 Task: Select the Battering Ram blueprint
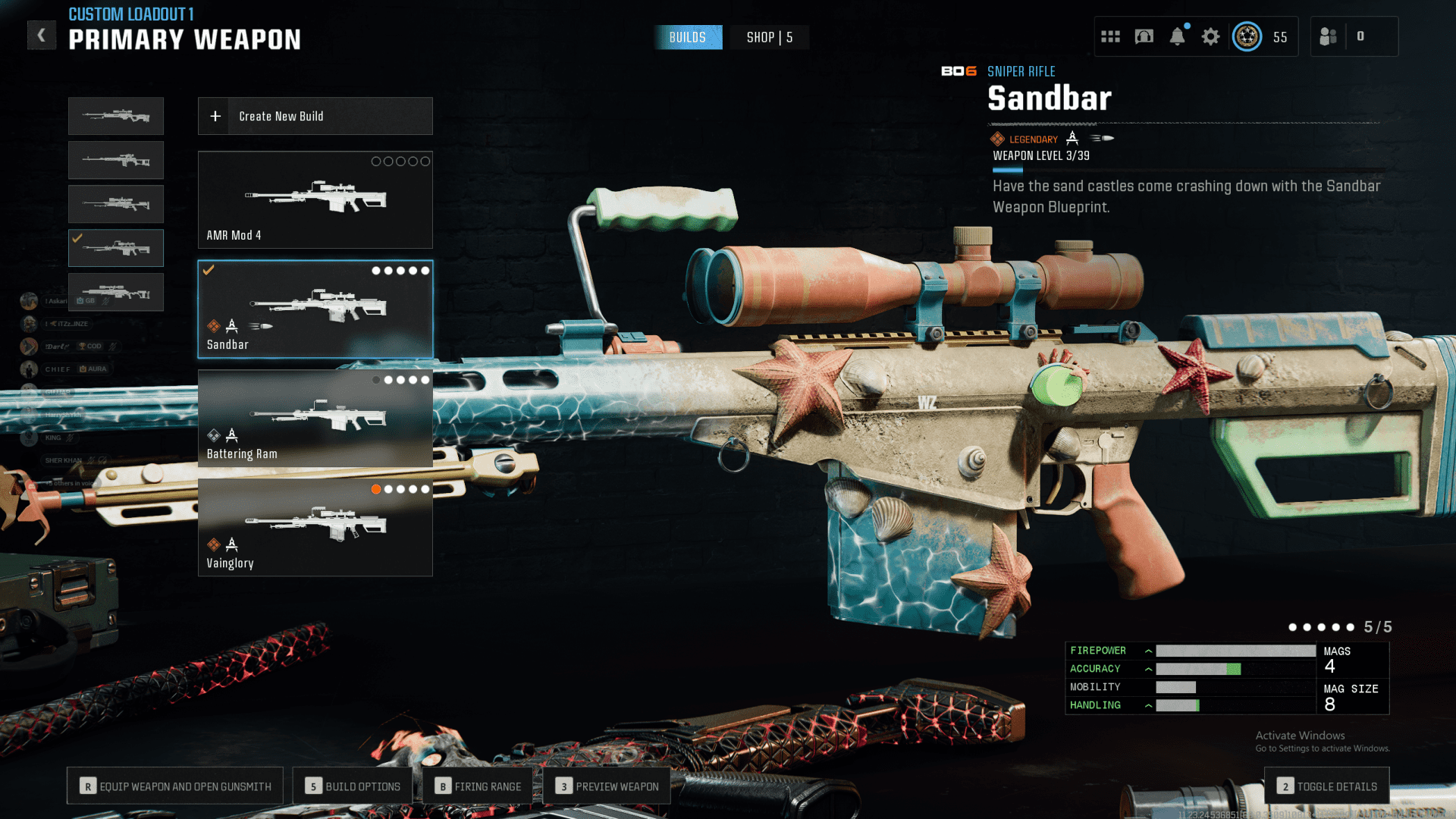315,419
